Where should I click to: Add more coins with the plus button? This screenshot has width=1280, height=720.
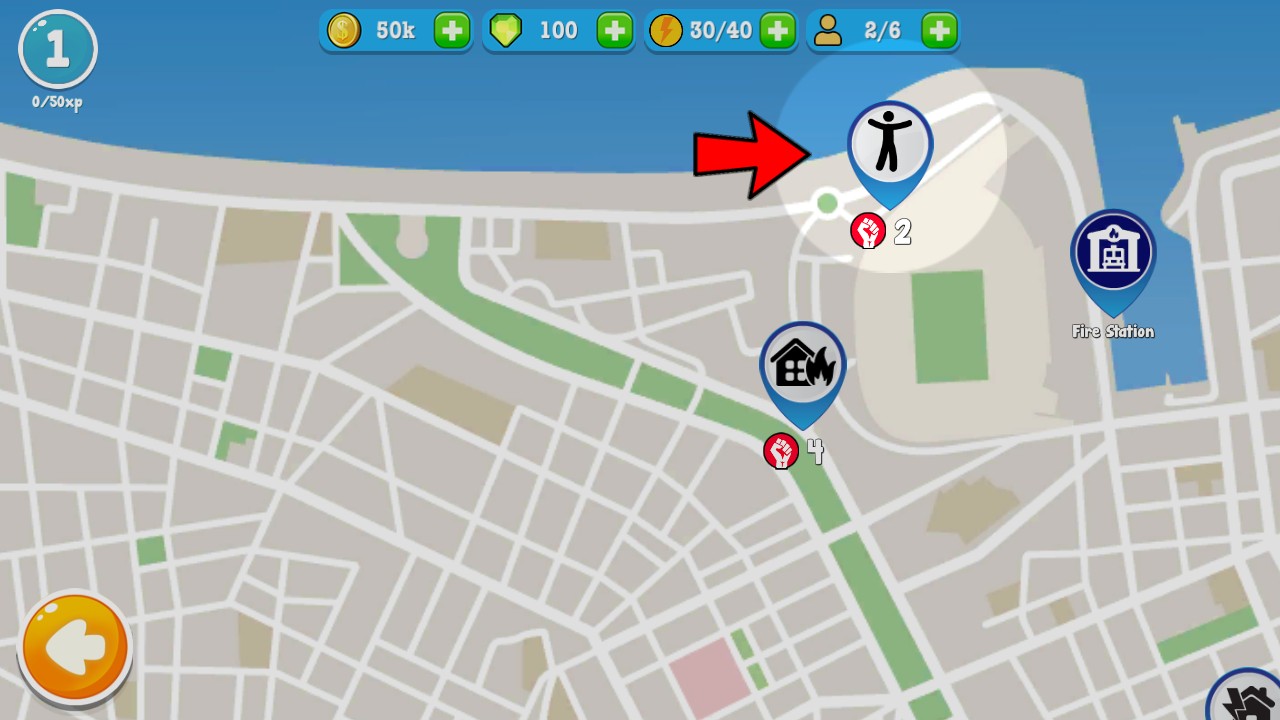tap(452, 31)
